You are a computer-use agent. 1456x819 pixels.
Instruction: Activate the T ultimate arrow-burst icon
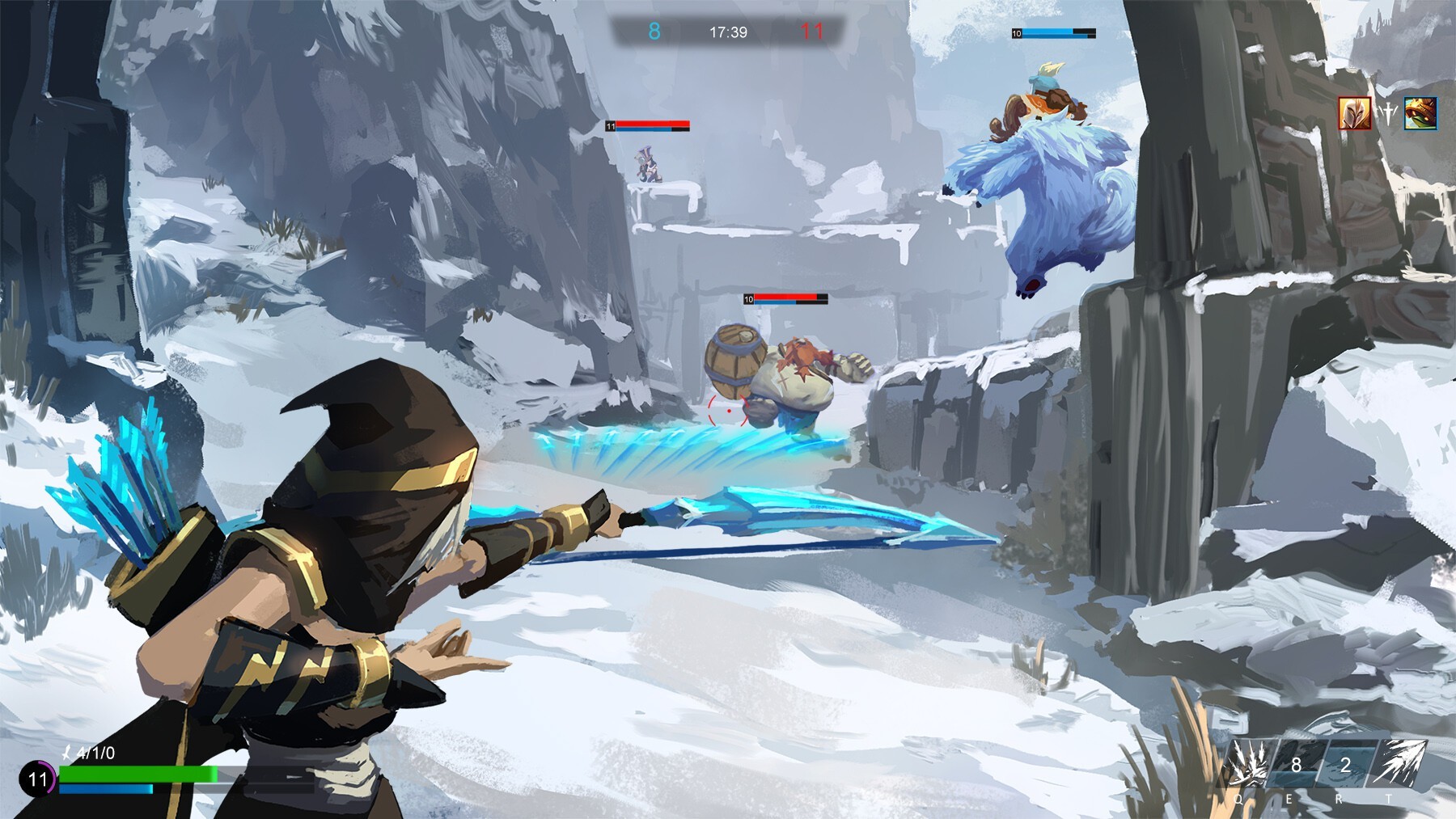click(1399, 764)
